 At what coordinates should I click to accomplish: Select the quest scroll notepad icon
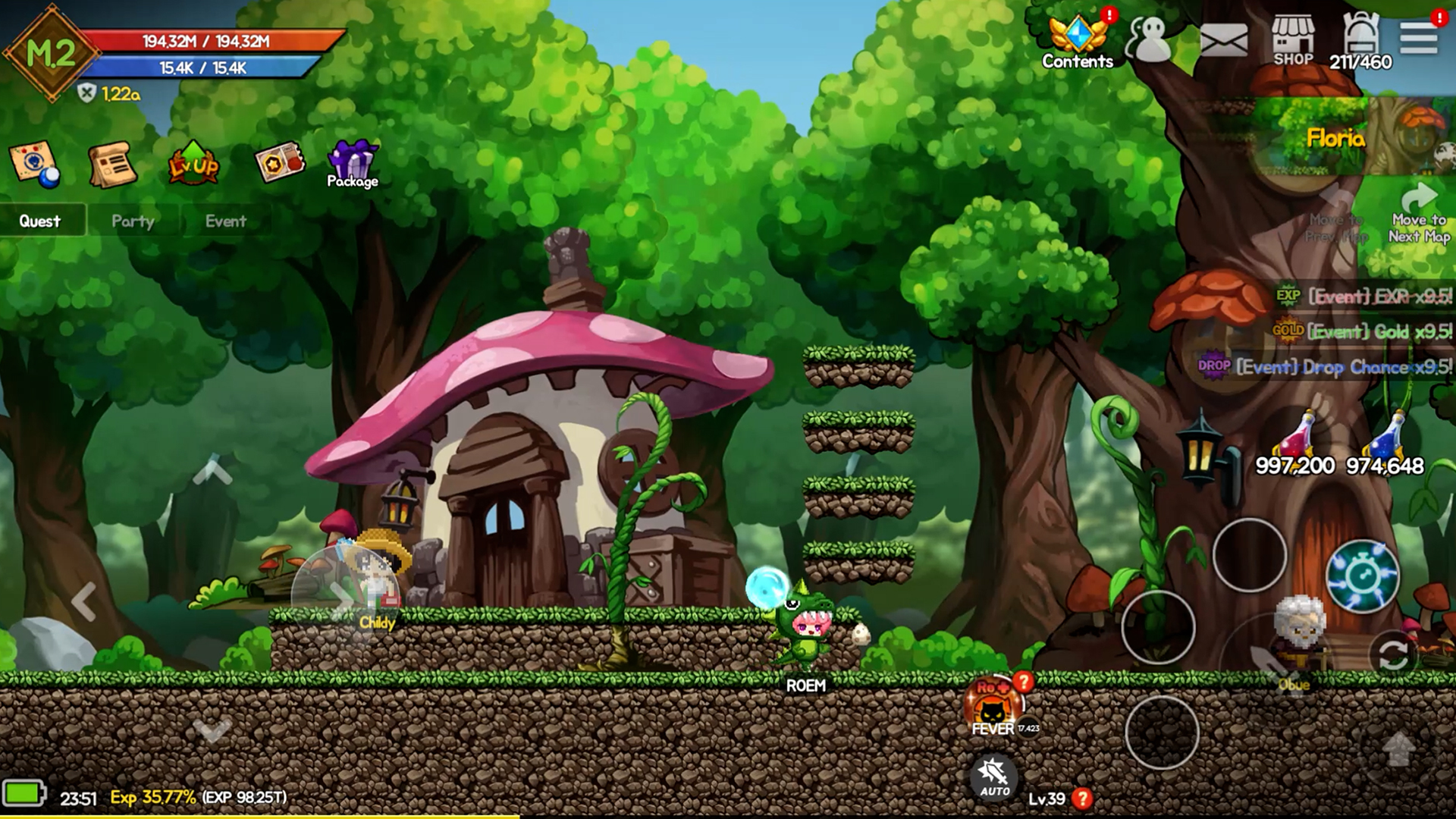click(x=114, y=162)
